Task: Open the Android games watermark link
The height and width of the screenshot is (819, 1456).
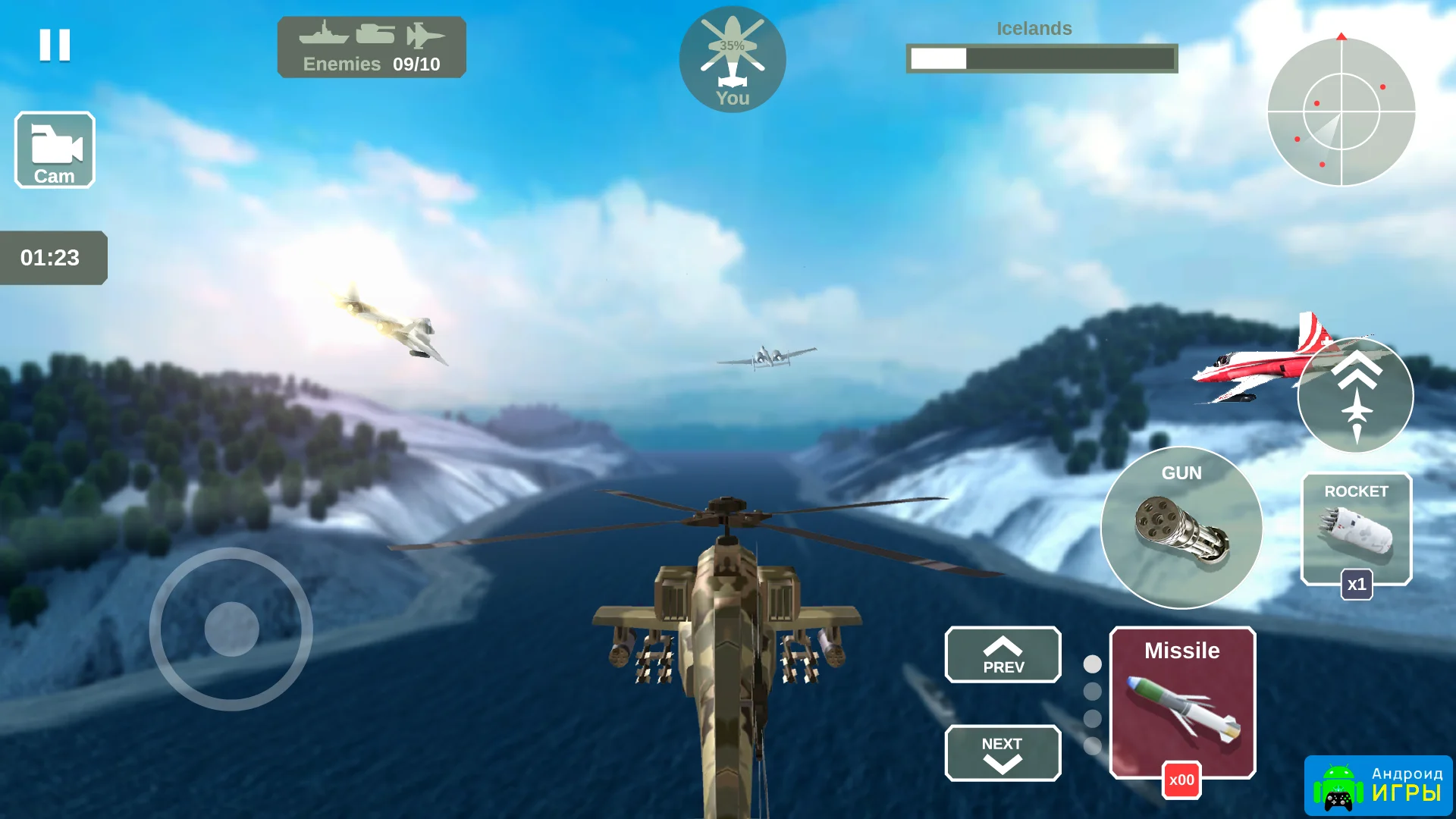Action: click(1378, 786)
